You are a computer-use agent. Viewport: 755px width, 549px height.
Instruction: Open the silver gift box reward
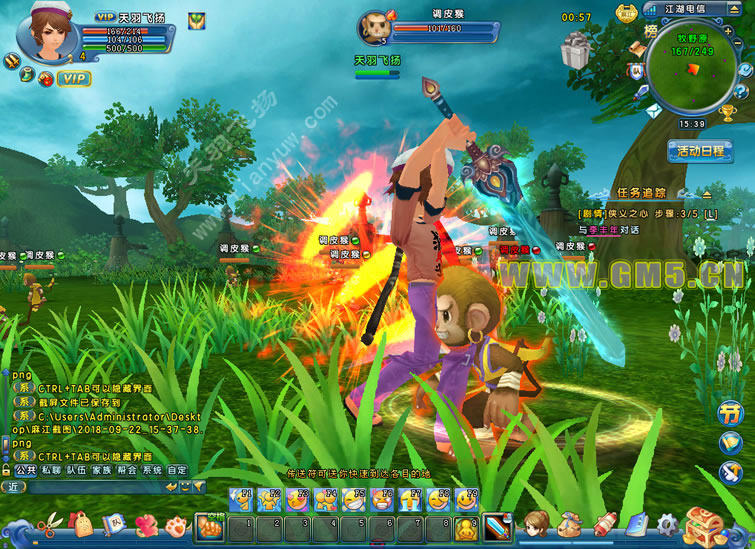point(576,50)
